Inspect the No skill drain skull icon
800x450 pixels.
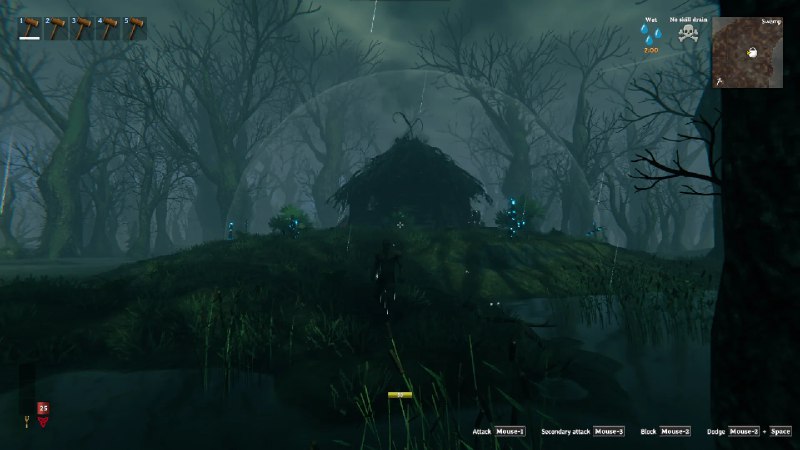pos(687,34)
